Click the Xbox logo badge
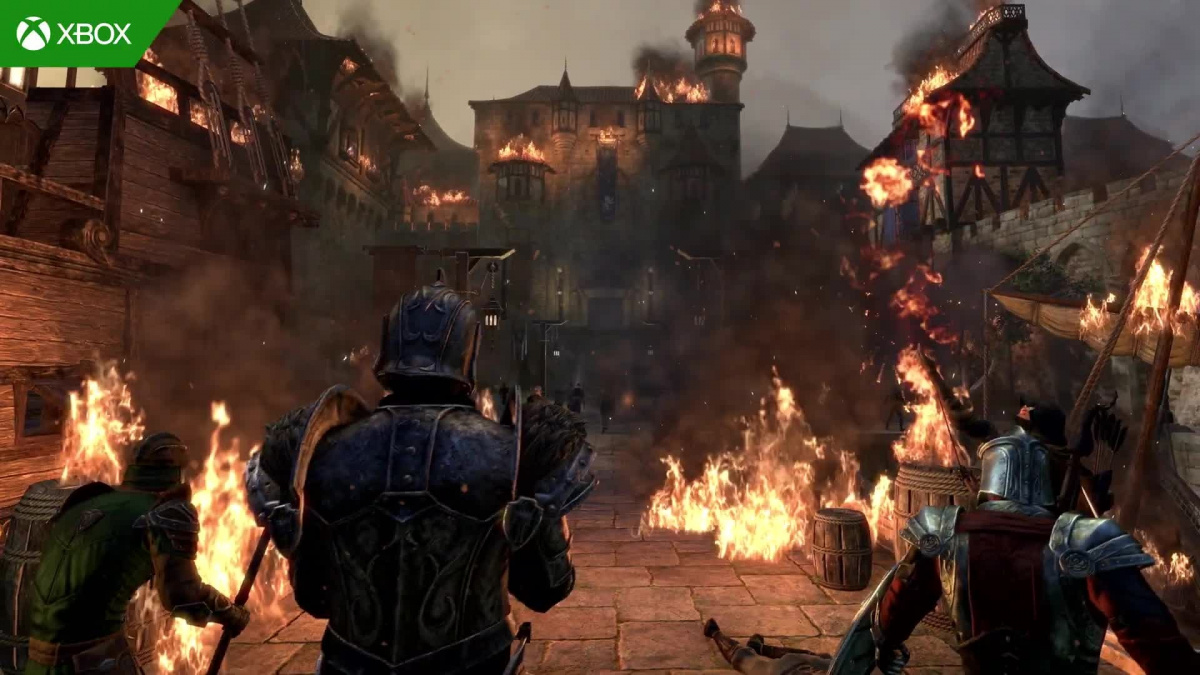The width and height of the screenshot is (1200, 675). 75,33
